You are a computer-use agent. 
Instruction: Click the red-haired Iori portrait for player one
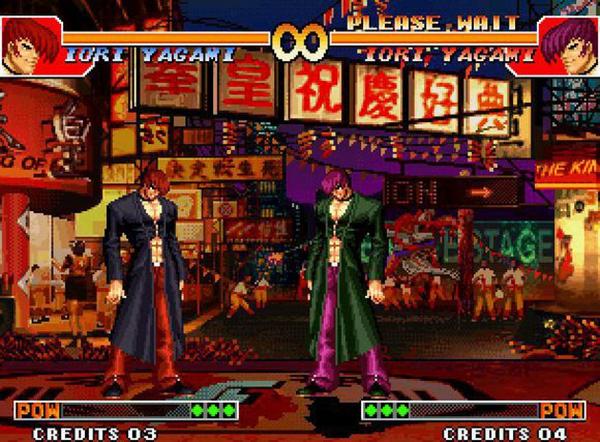(x=30, y=45)
